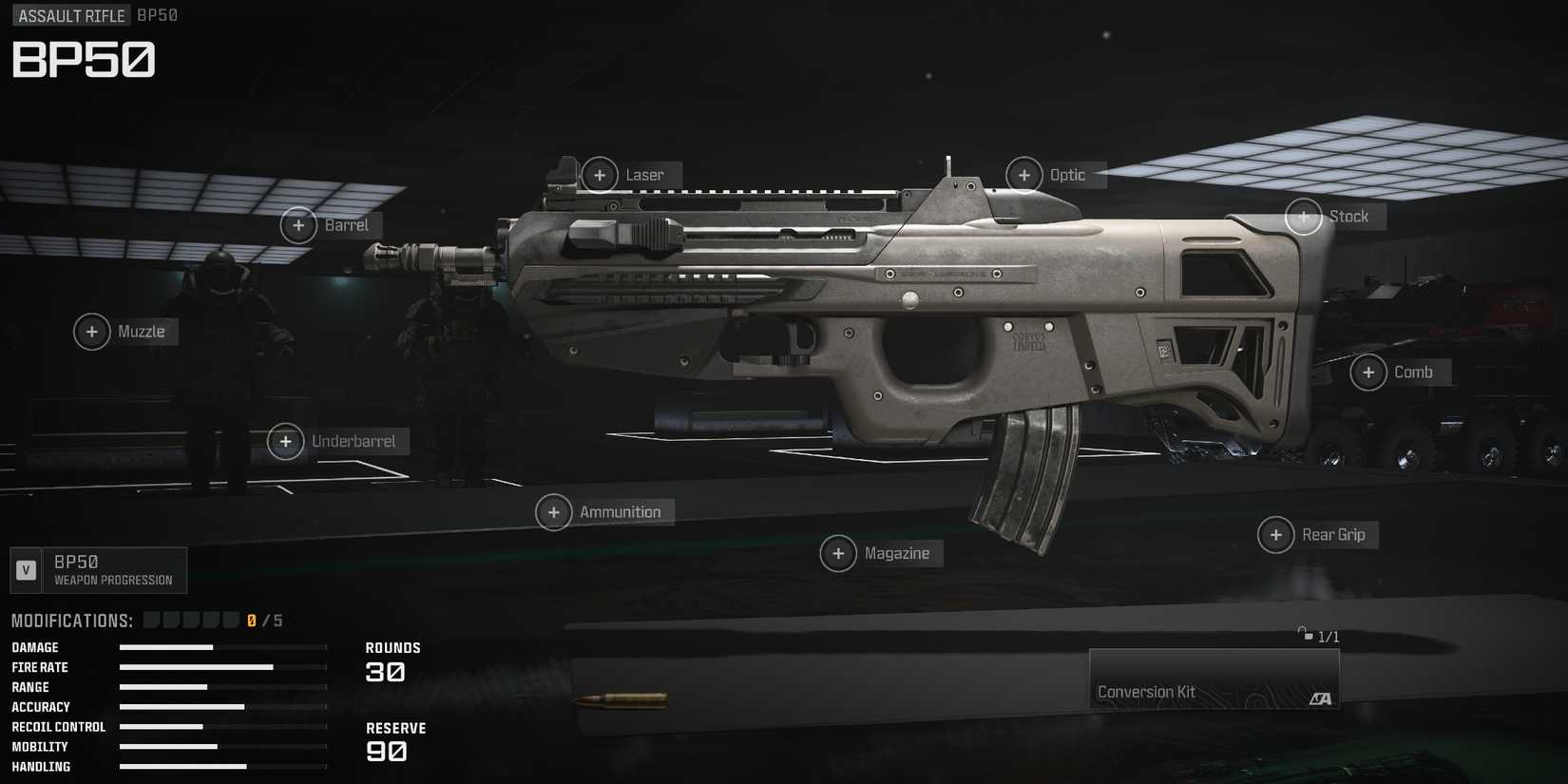Open the Optic attachment slot
The height and width of the screenshot is (784, 1568).
pyautogui.click(x=1024, y=175)
